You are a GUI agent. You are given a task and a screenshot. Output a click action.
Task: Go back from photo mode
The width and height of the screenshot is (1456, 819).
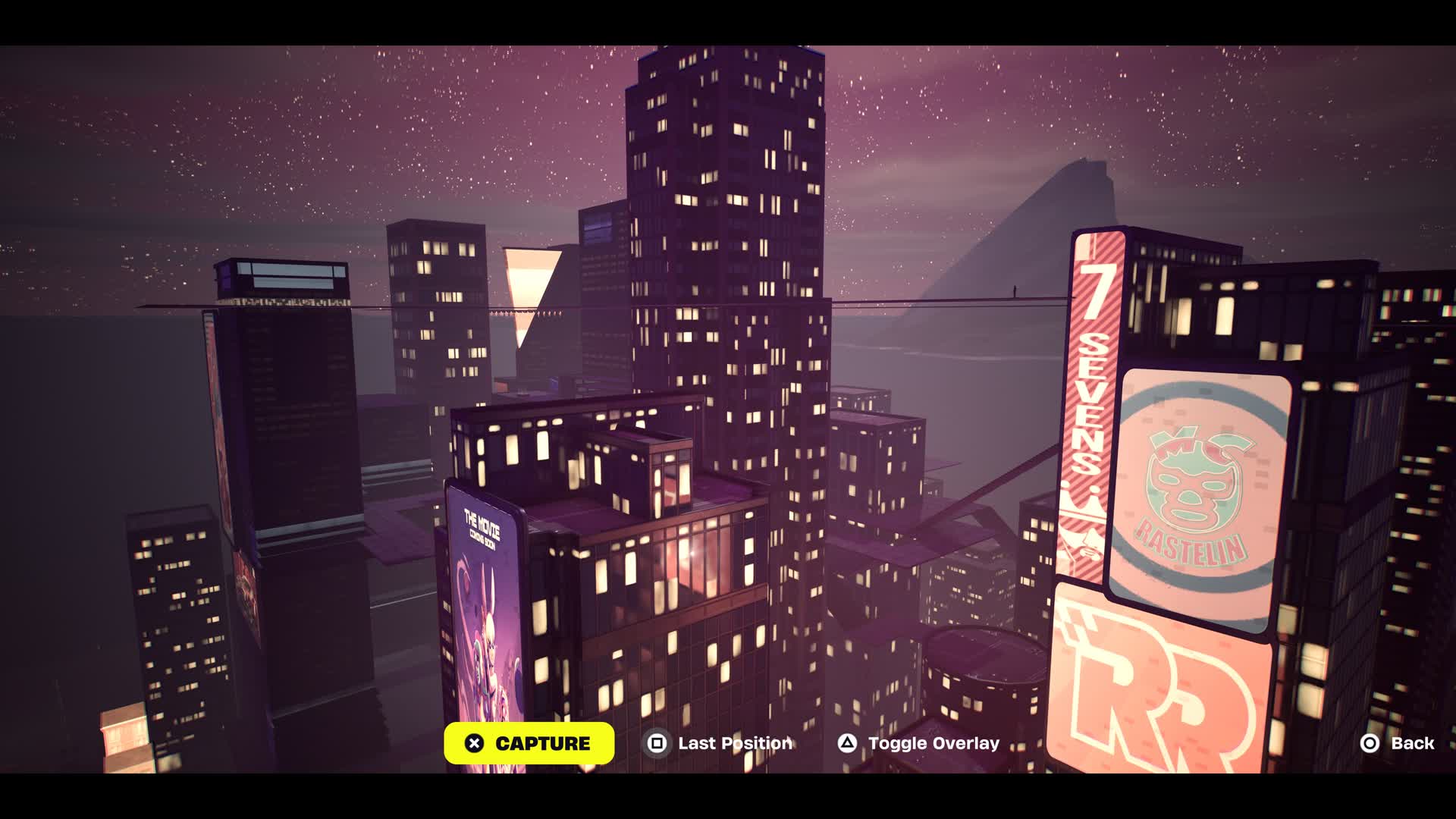(x=1398, y=743)
